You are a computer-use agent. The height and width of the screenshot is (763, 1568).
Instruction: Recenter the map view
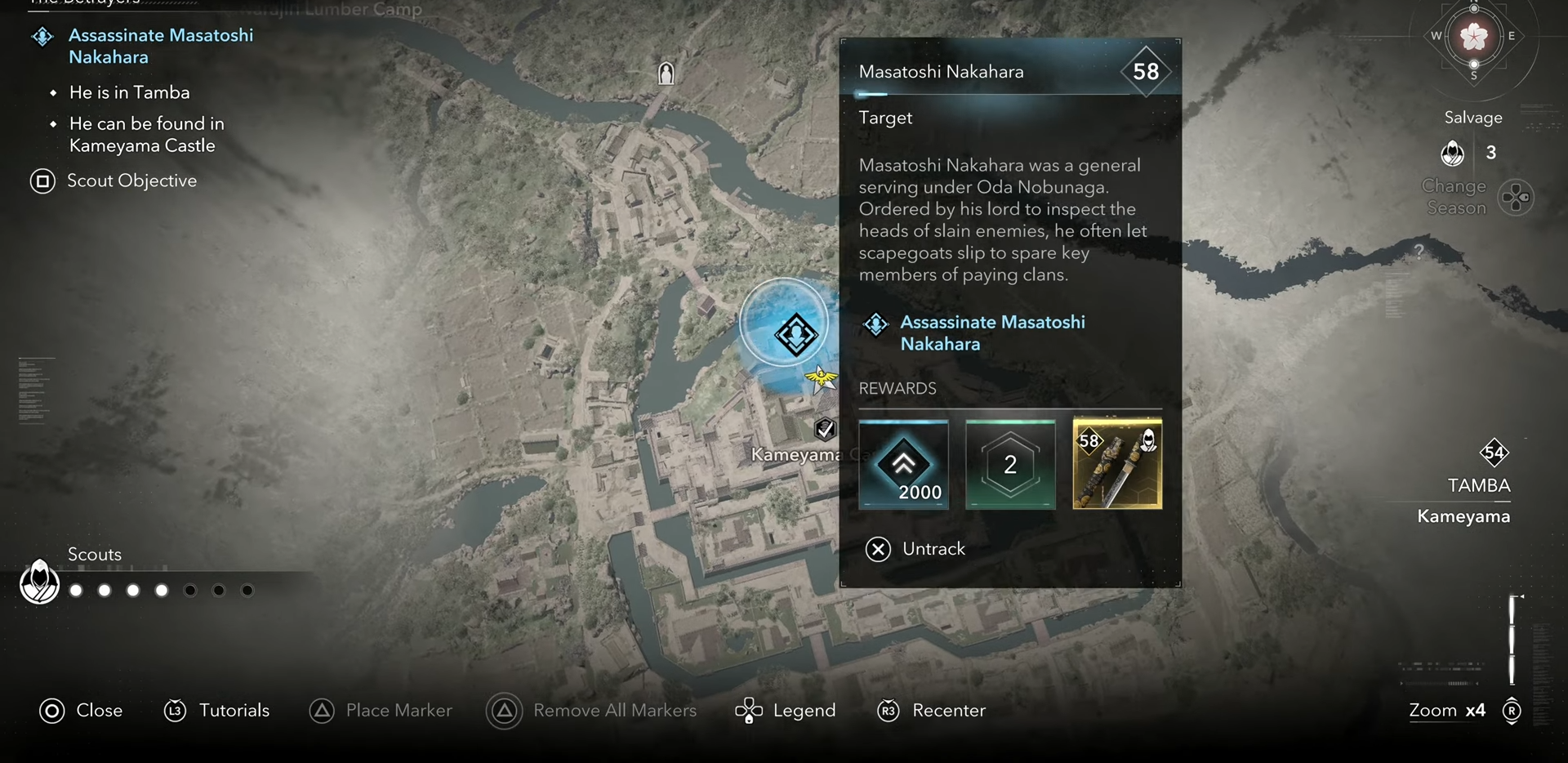click(x=931, y=711)
